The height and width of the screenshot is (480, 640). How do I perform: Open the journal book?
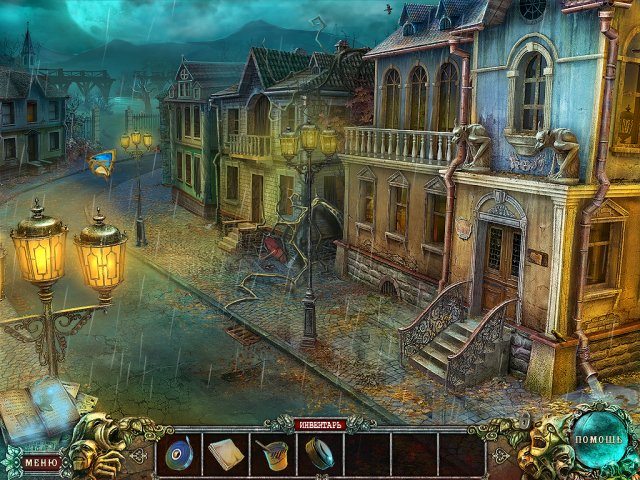tap(38, 412)
